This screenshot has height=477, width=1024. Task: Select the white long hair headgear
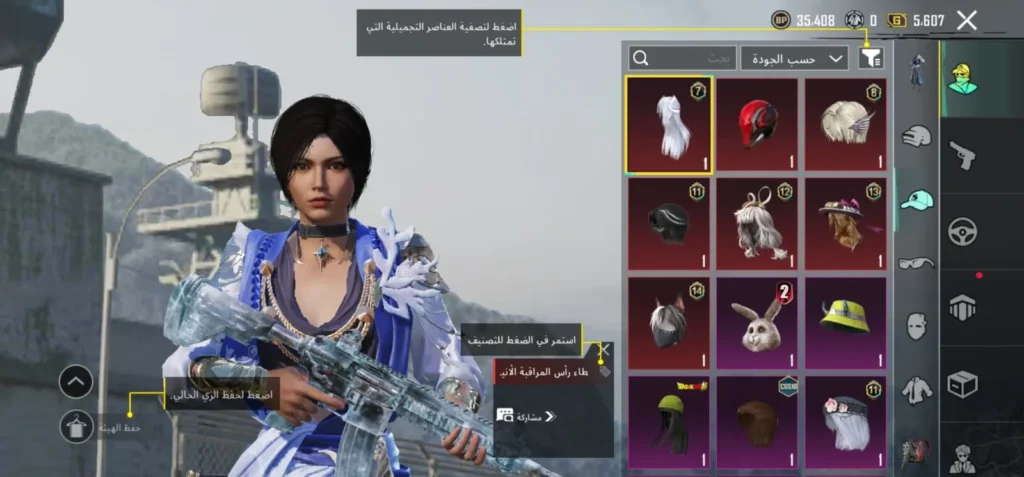tap(669, 125)
